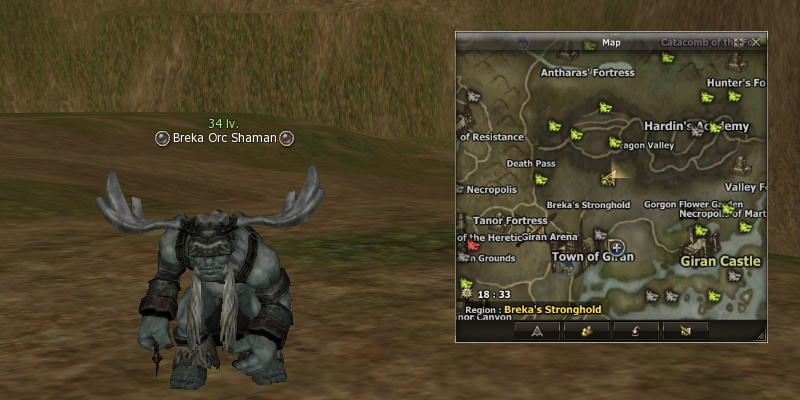
Task: Click the Town of Giran marker
Action: [x=593, y=257]
